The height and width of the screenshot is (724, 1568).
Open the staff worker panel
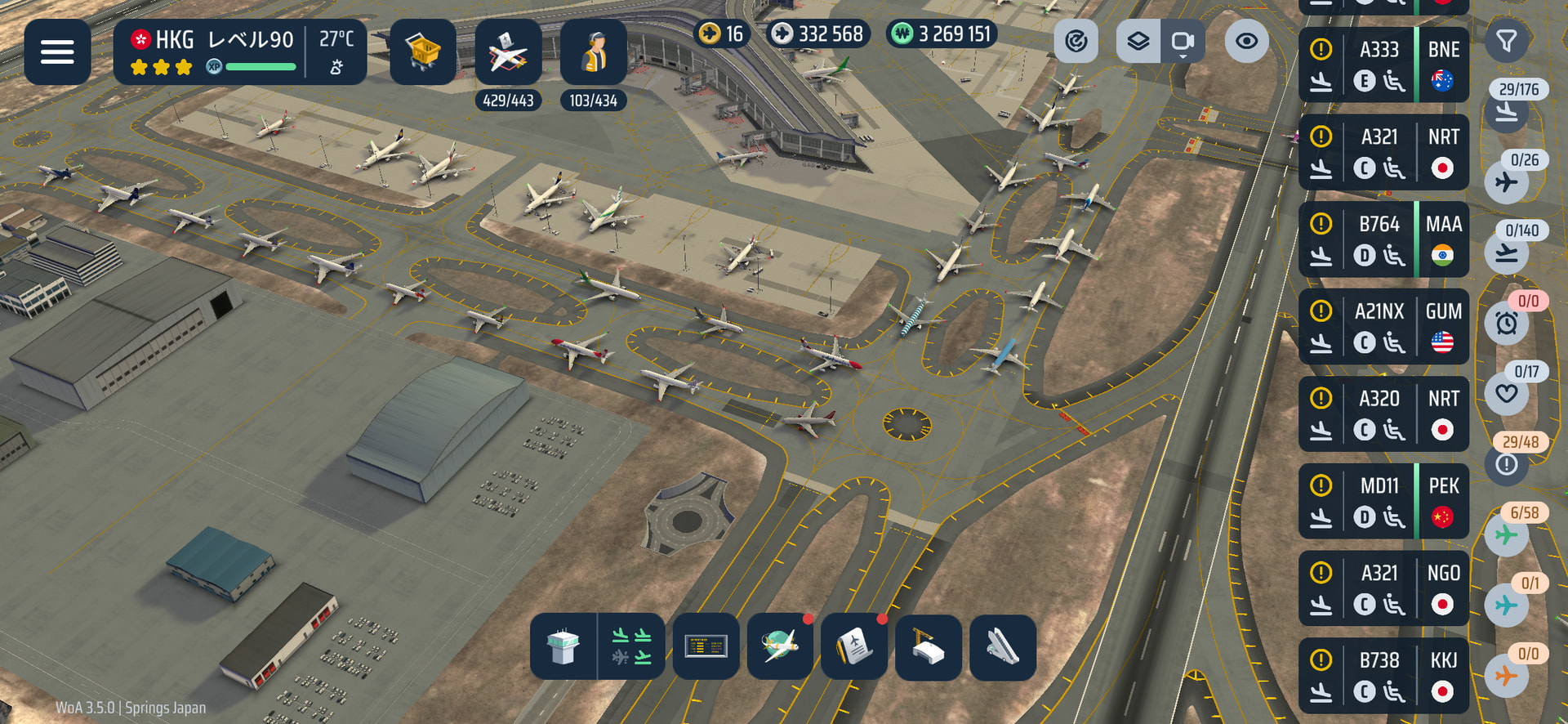pyautogui.click(x=593, y=52)
